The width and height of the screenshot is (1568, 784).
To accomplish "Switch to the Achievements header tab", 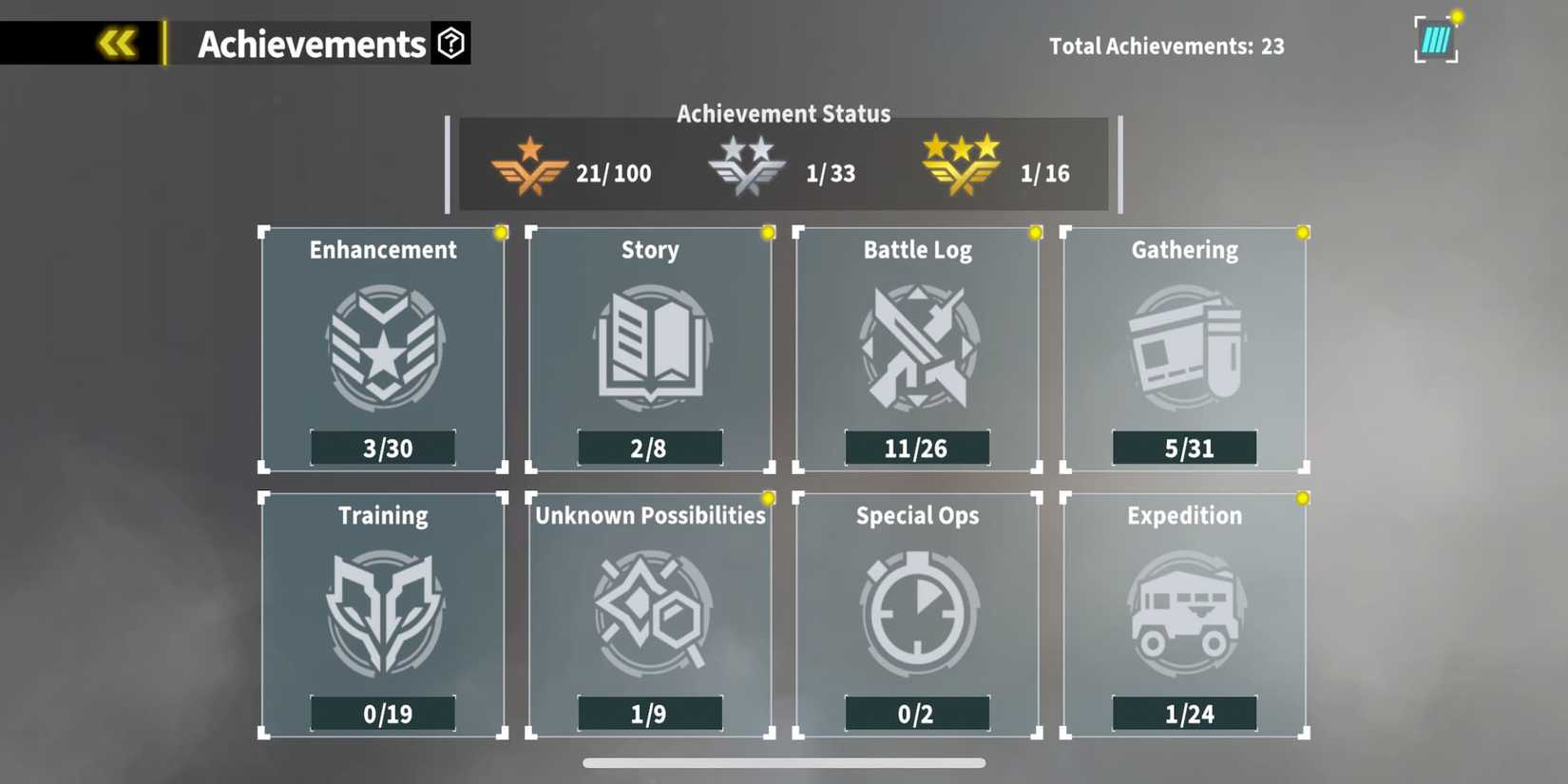I will (311, 42).
